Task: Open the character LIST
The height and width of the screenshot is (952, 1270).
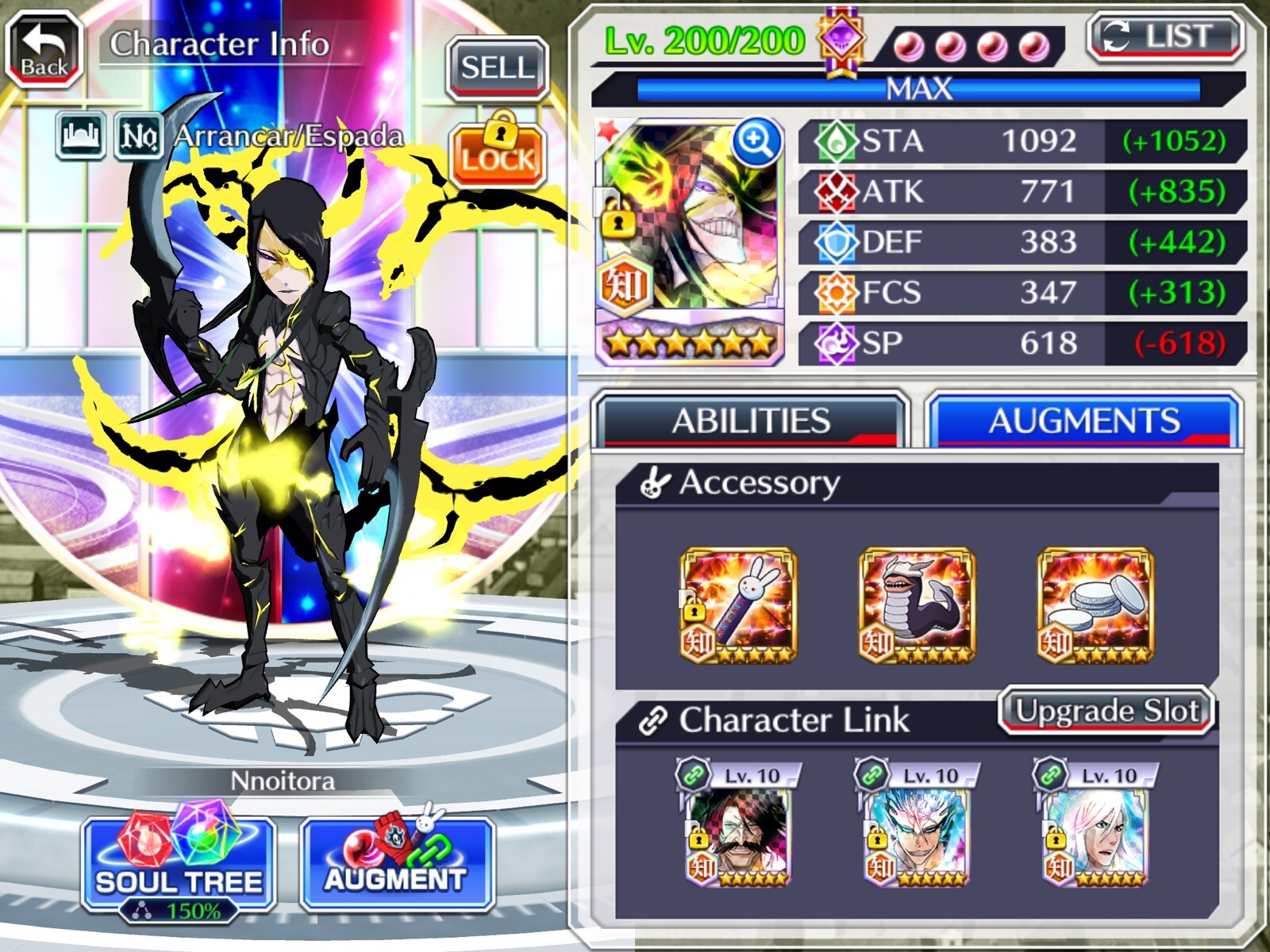Action: [1164, 37]
